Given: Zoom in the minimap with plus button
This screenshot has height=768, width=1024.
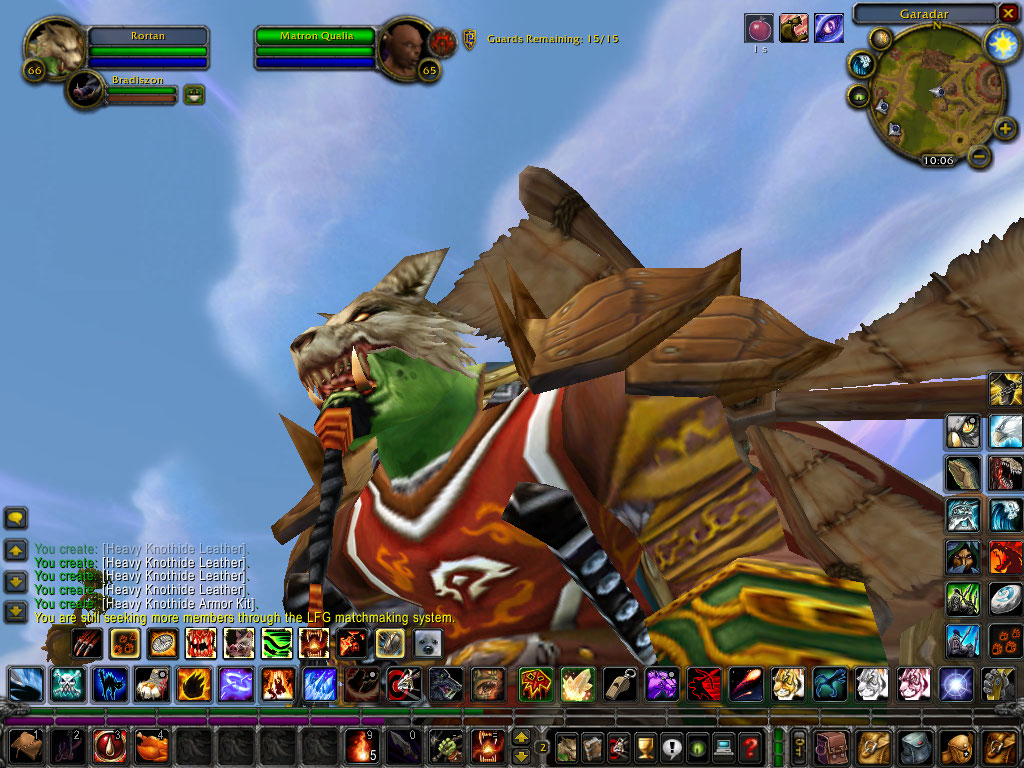Looking at the screenshot, I should point(1005,129).
